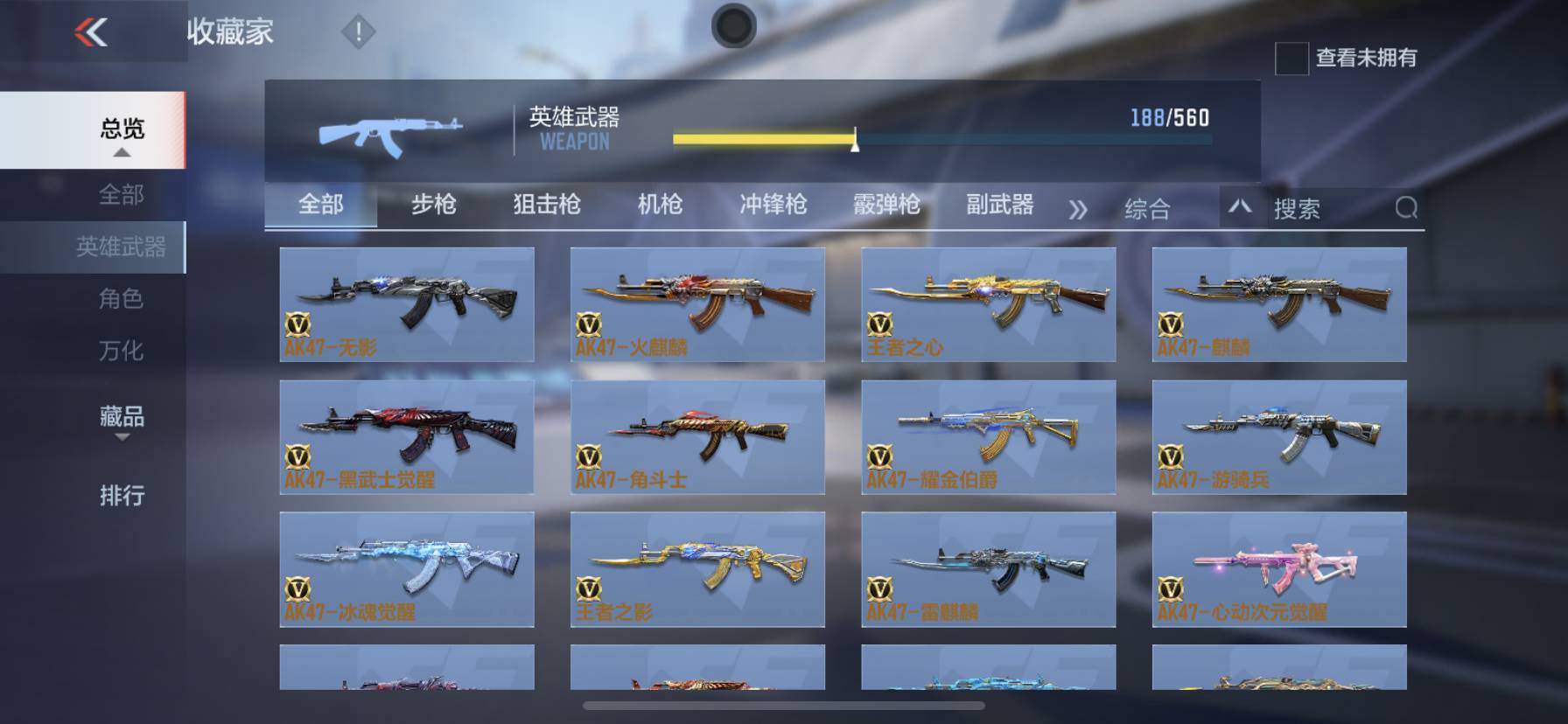Screen dimensions: 1568x724
Task: Click the V badge on 王者之心
Action: (882, 325)
